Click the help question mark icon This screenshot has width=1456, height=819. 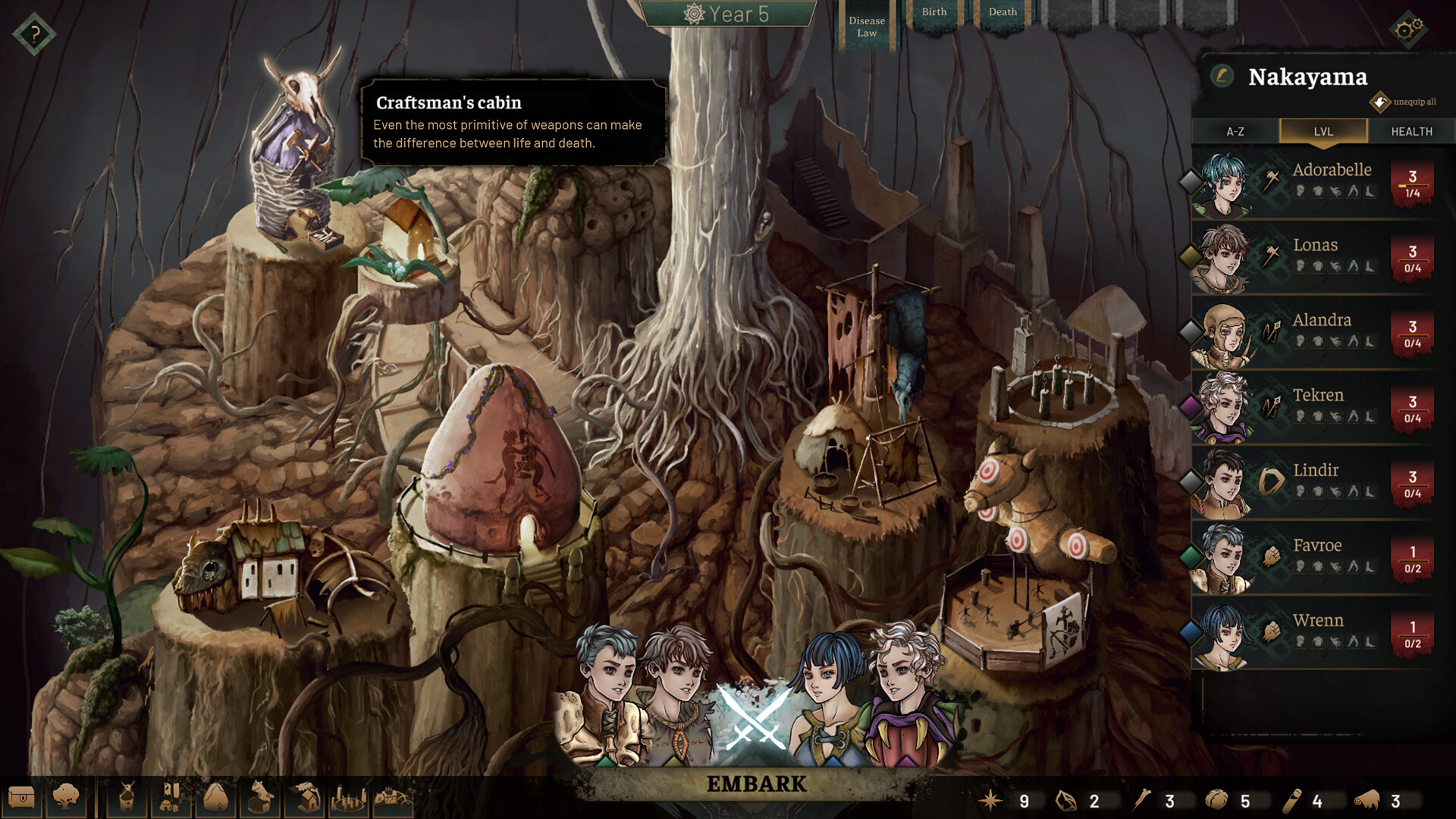pos(33,33)
